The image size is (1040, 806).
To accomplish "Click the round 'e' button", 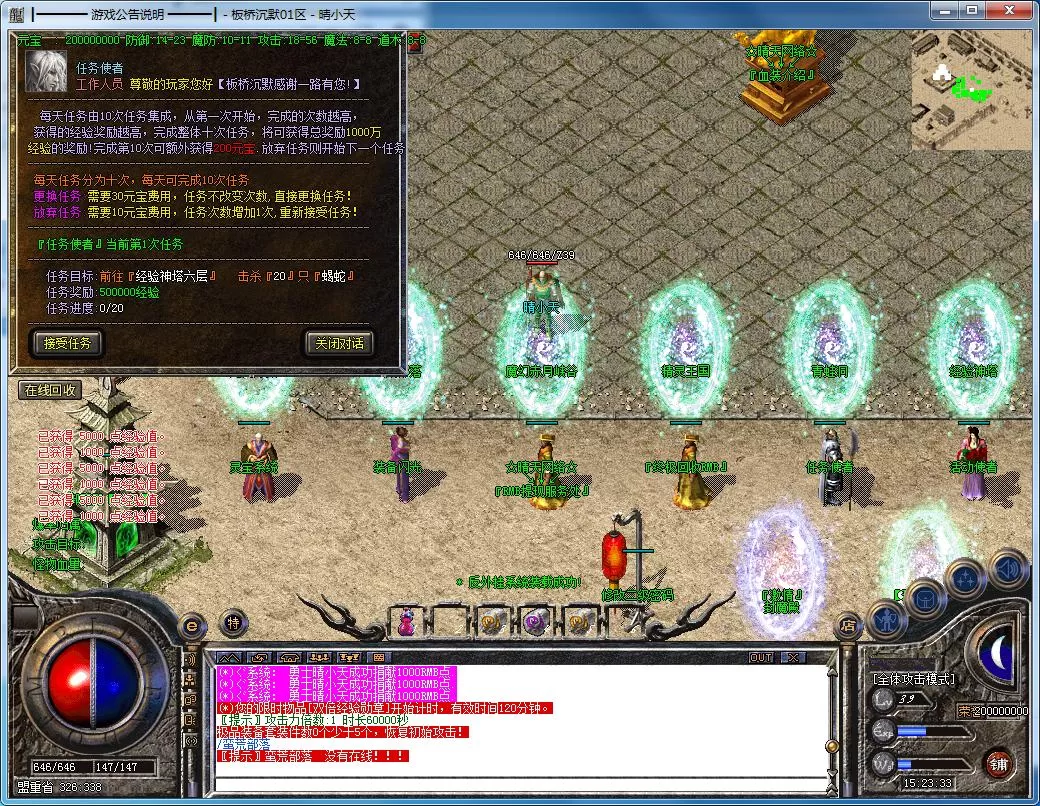I will click(x=193, y=624).
